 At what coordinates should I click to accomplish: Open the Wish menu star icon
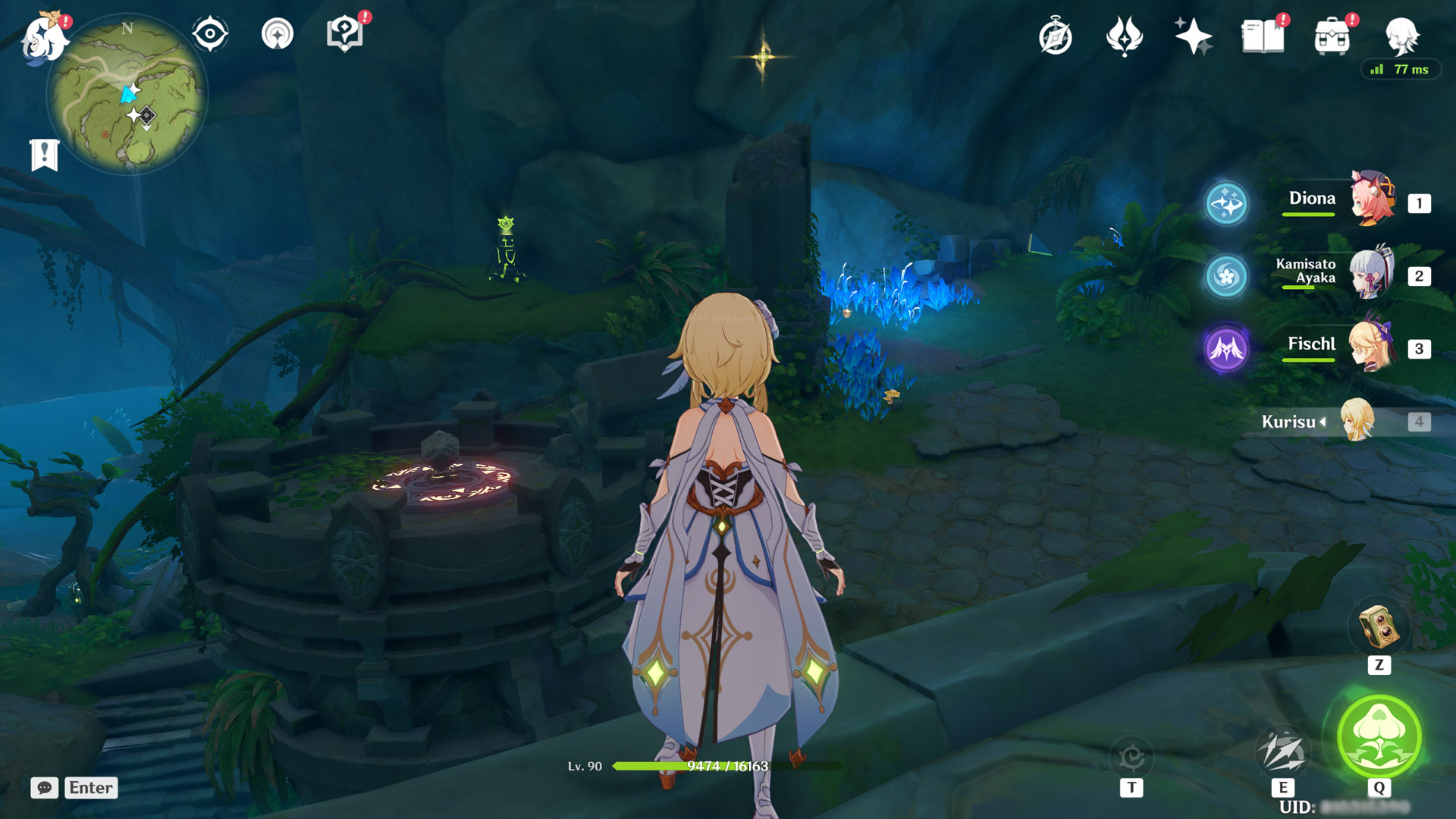(x=1193, y=36)
